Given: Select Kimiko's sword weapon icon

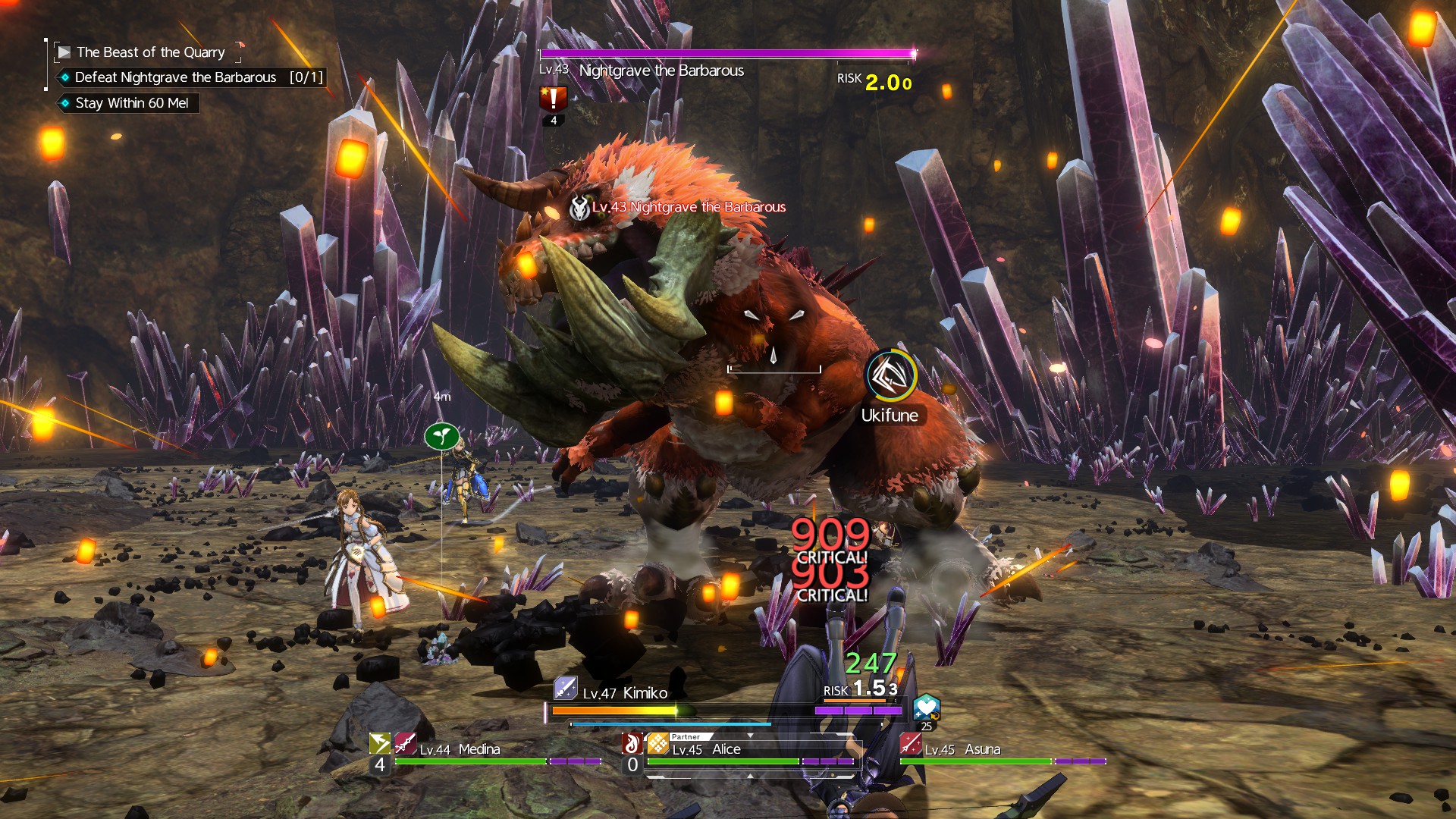Looking at the screenshot, I should click(x=566, y=688).
